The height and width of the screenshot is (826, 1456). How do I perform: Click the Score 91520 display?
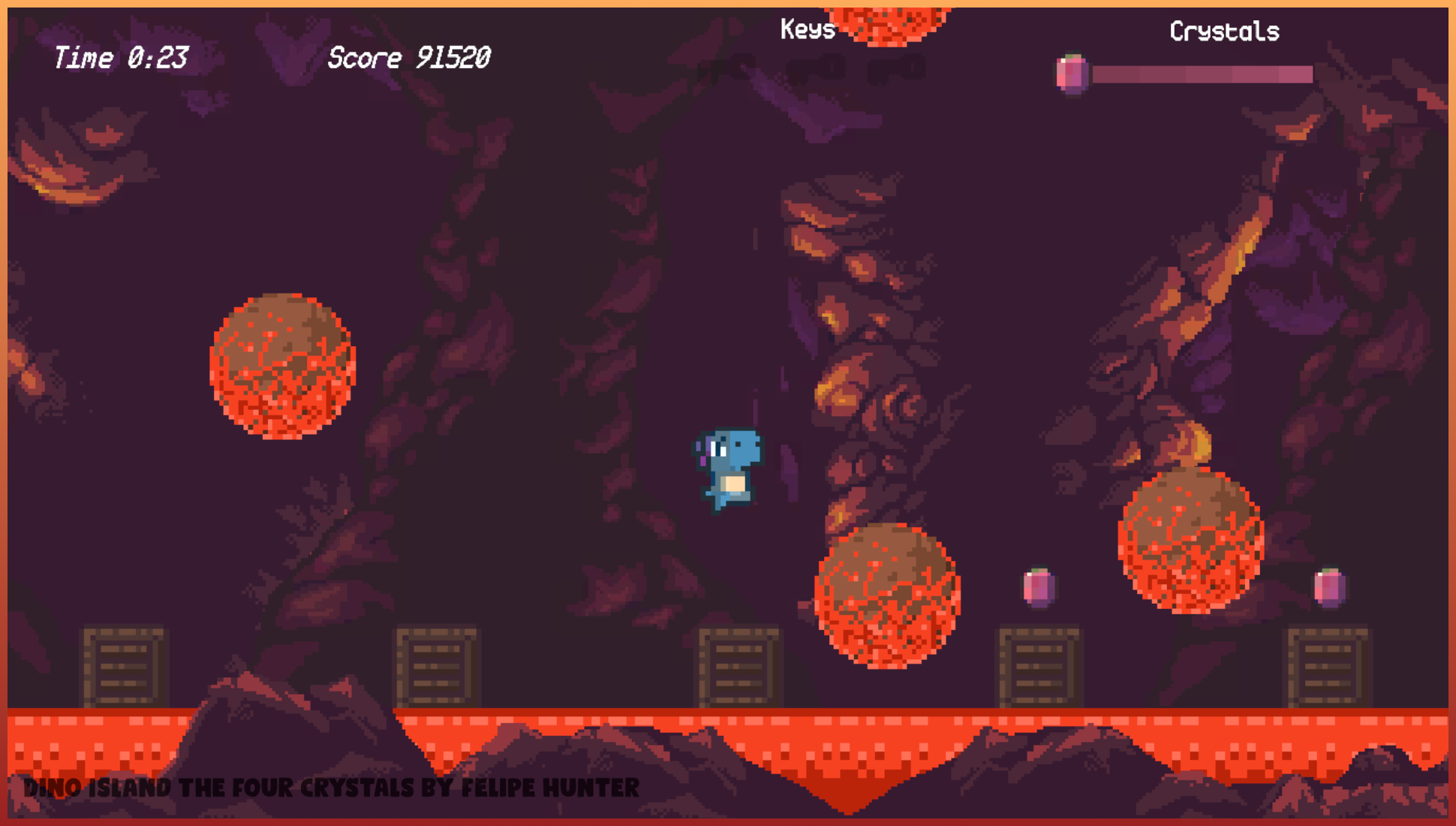click(x=409, y=58)
